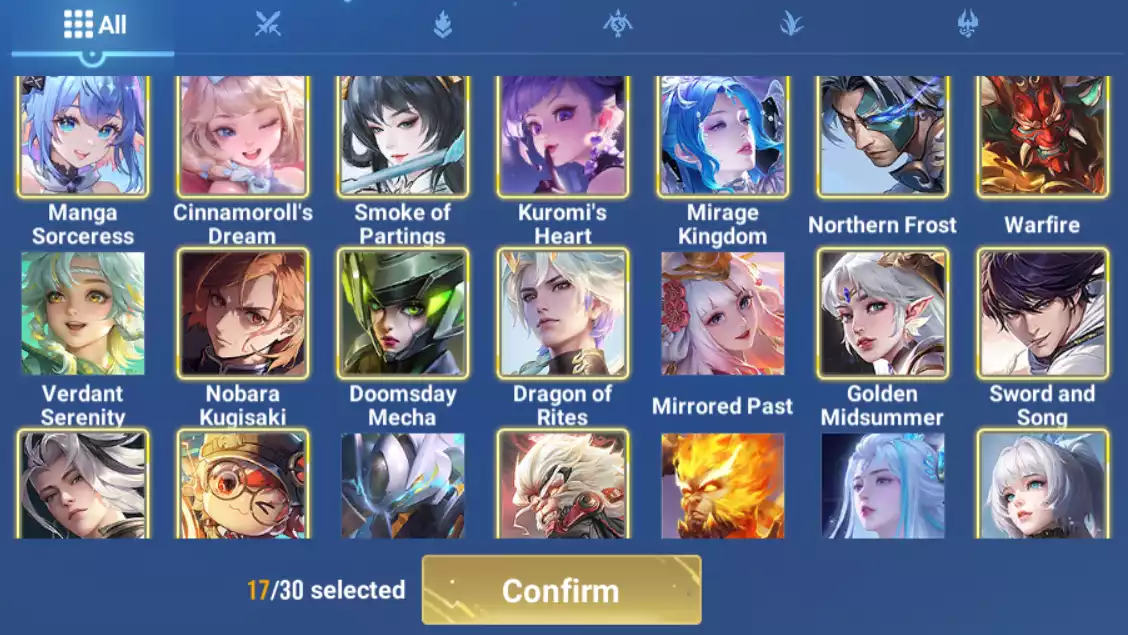Add the Mirrored Past skin
The image size is (1128, 635).
722,313
